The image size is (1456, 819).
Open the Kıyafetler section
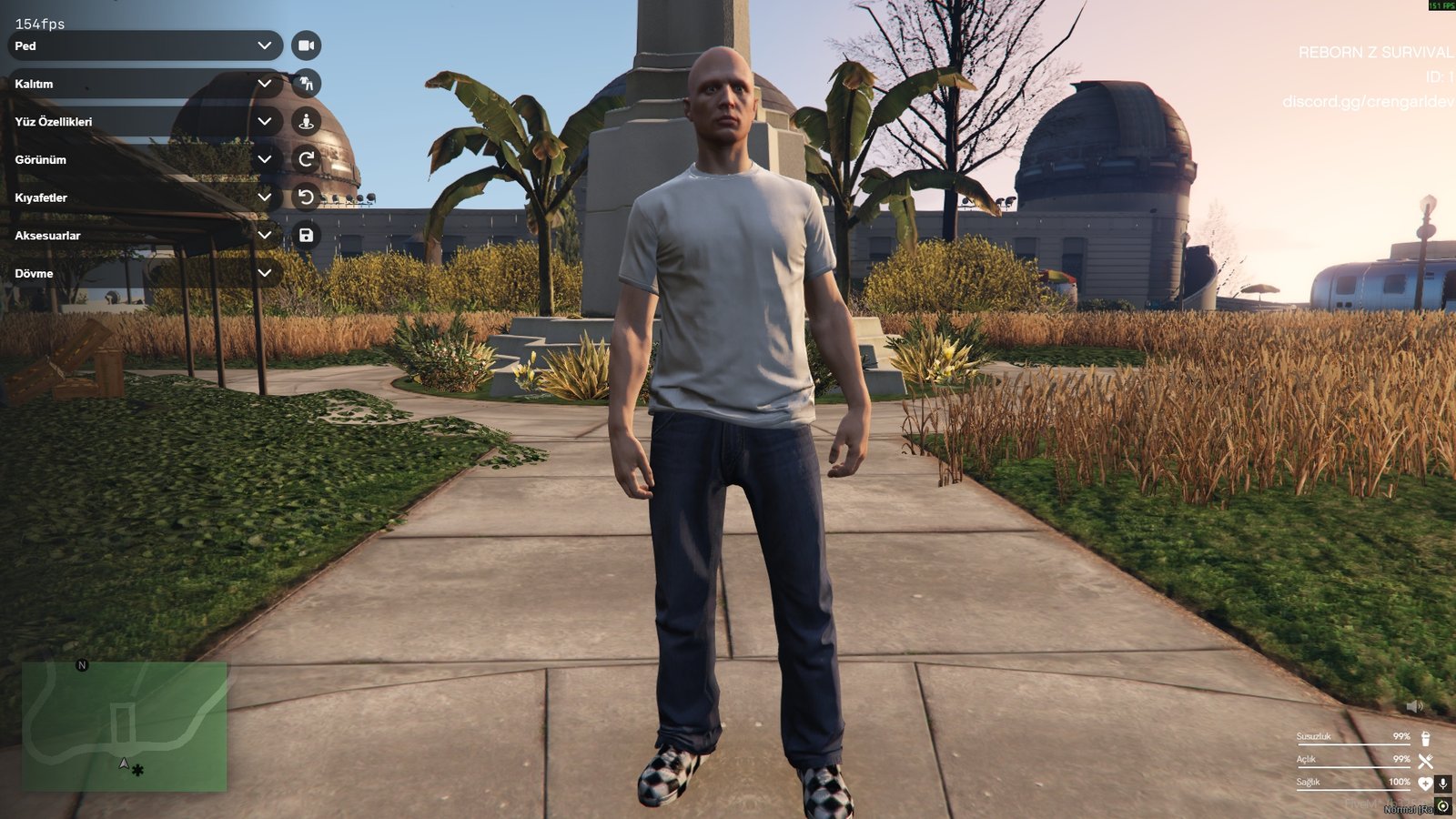141,197
